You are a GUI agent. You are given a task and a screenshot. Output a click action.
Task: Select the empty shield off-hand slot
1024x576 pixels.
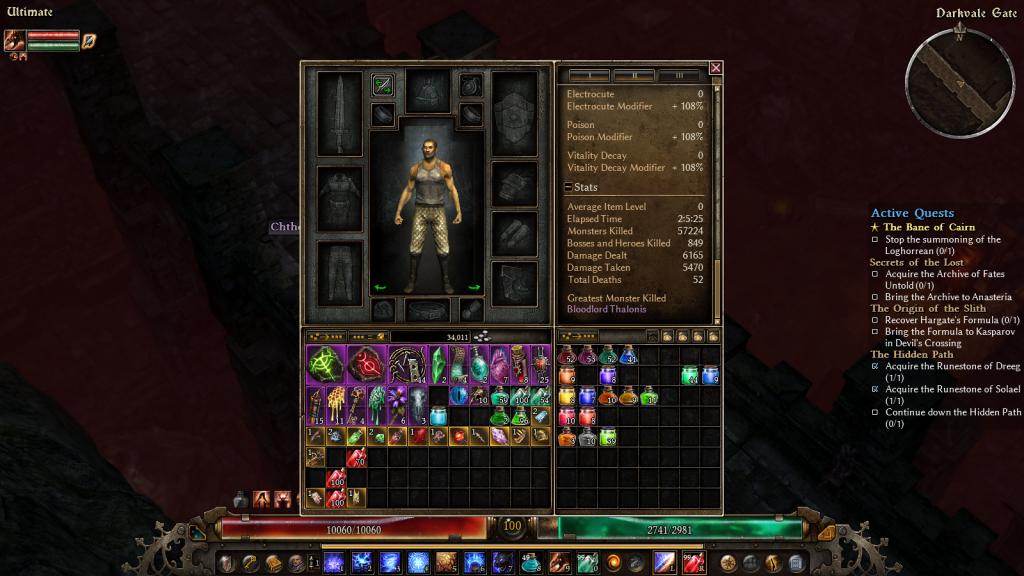coord(514,113)
